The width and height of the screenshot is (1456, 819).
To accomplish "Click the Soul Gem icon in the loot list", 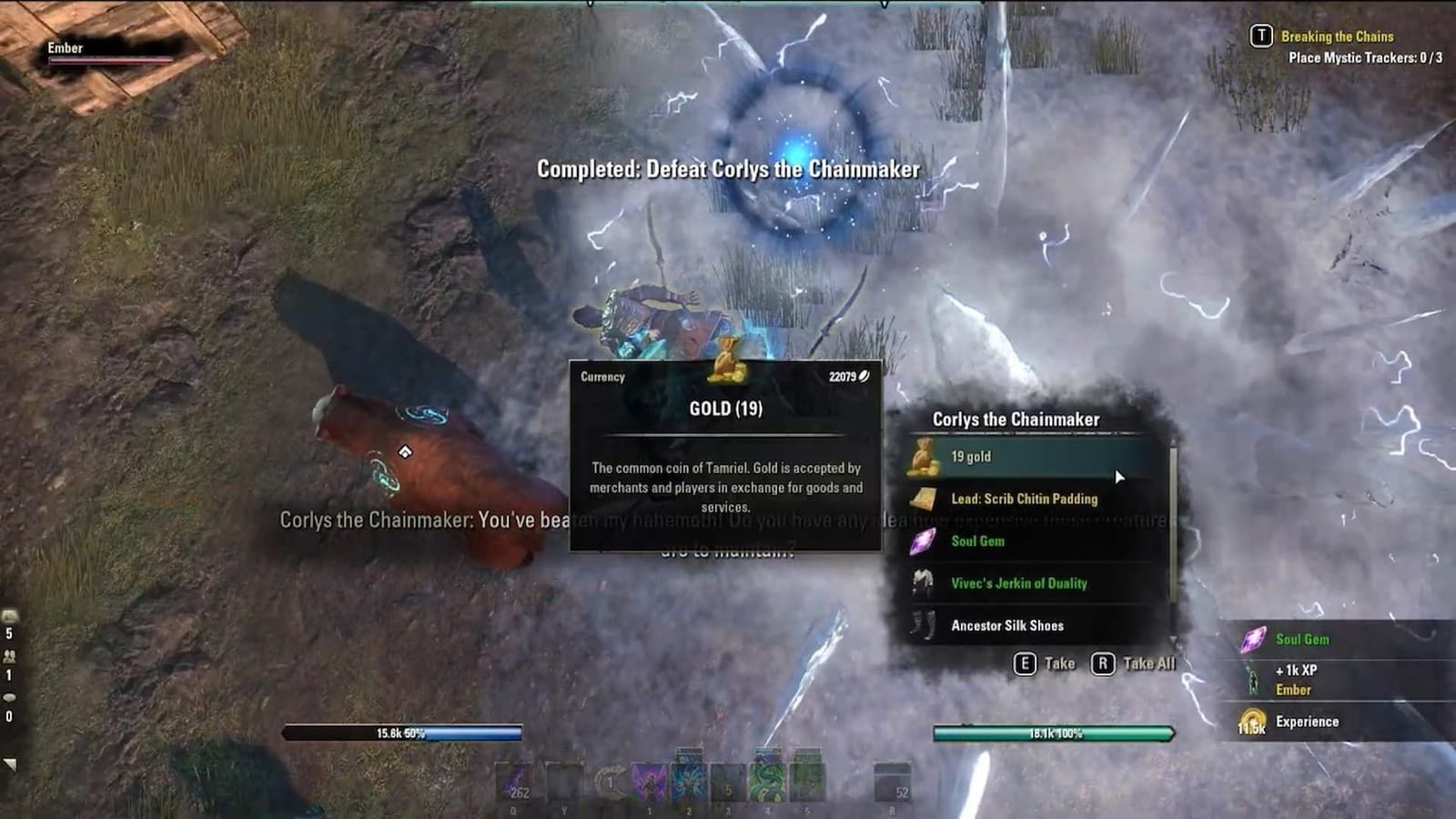I will 922,541.
